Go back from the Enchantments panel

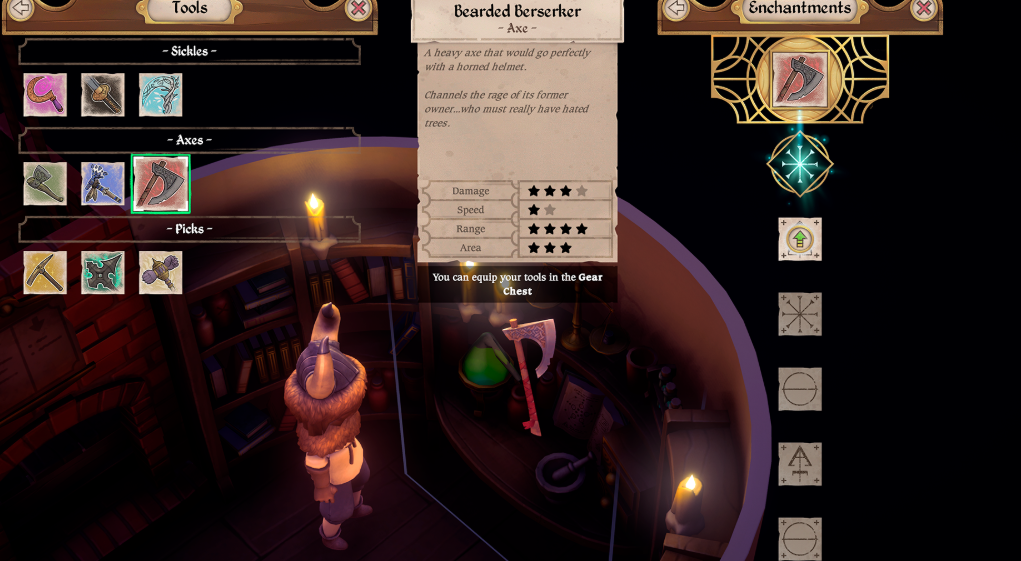[677, 8]
